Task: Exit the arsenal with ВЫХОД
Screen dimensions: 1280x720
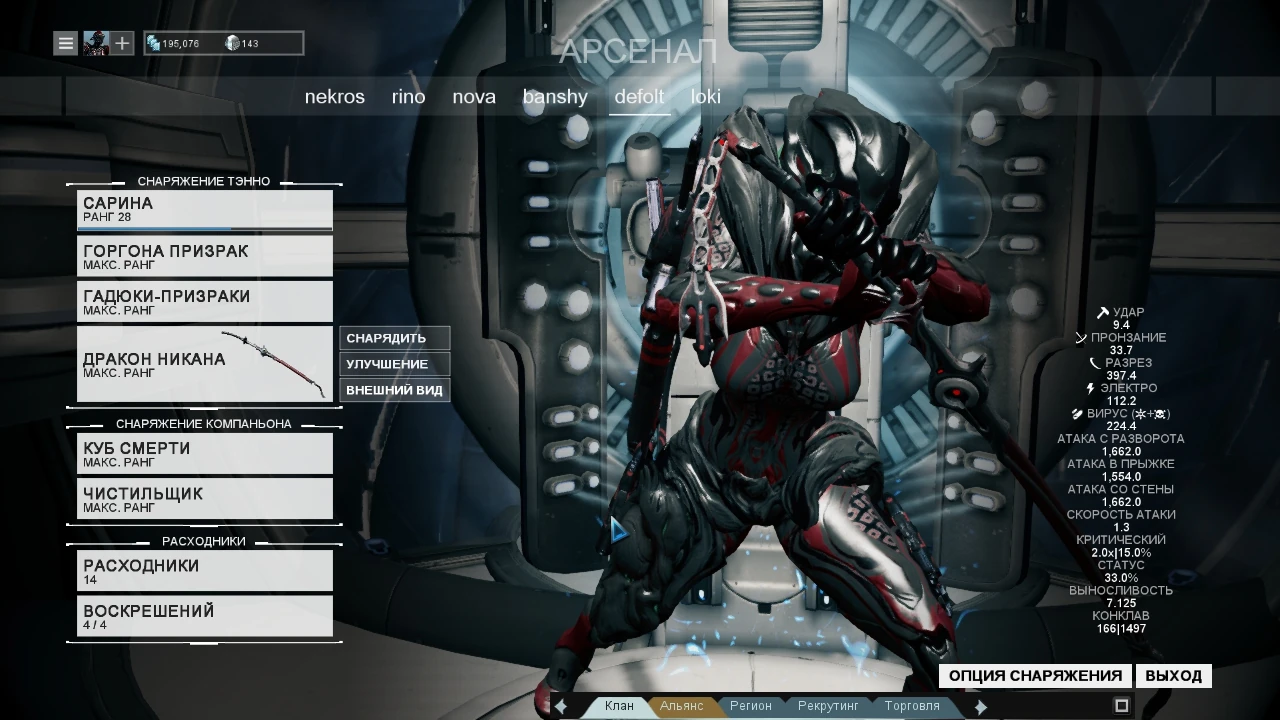Action: point(1173,676)
